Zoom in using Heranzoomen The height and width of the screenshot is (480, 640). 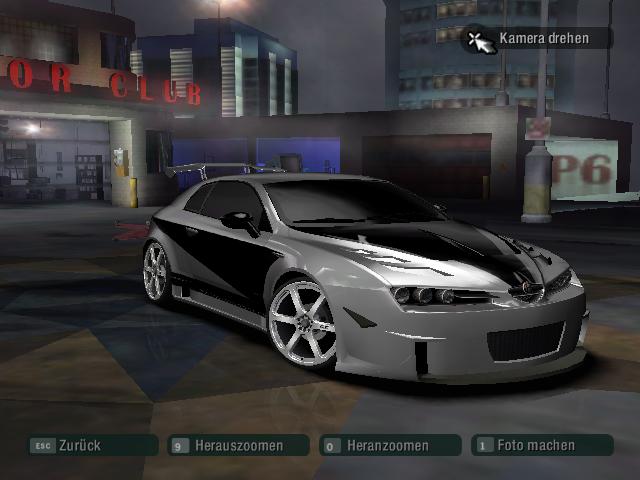click(x=388, y=445)
